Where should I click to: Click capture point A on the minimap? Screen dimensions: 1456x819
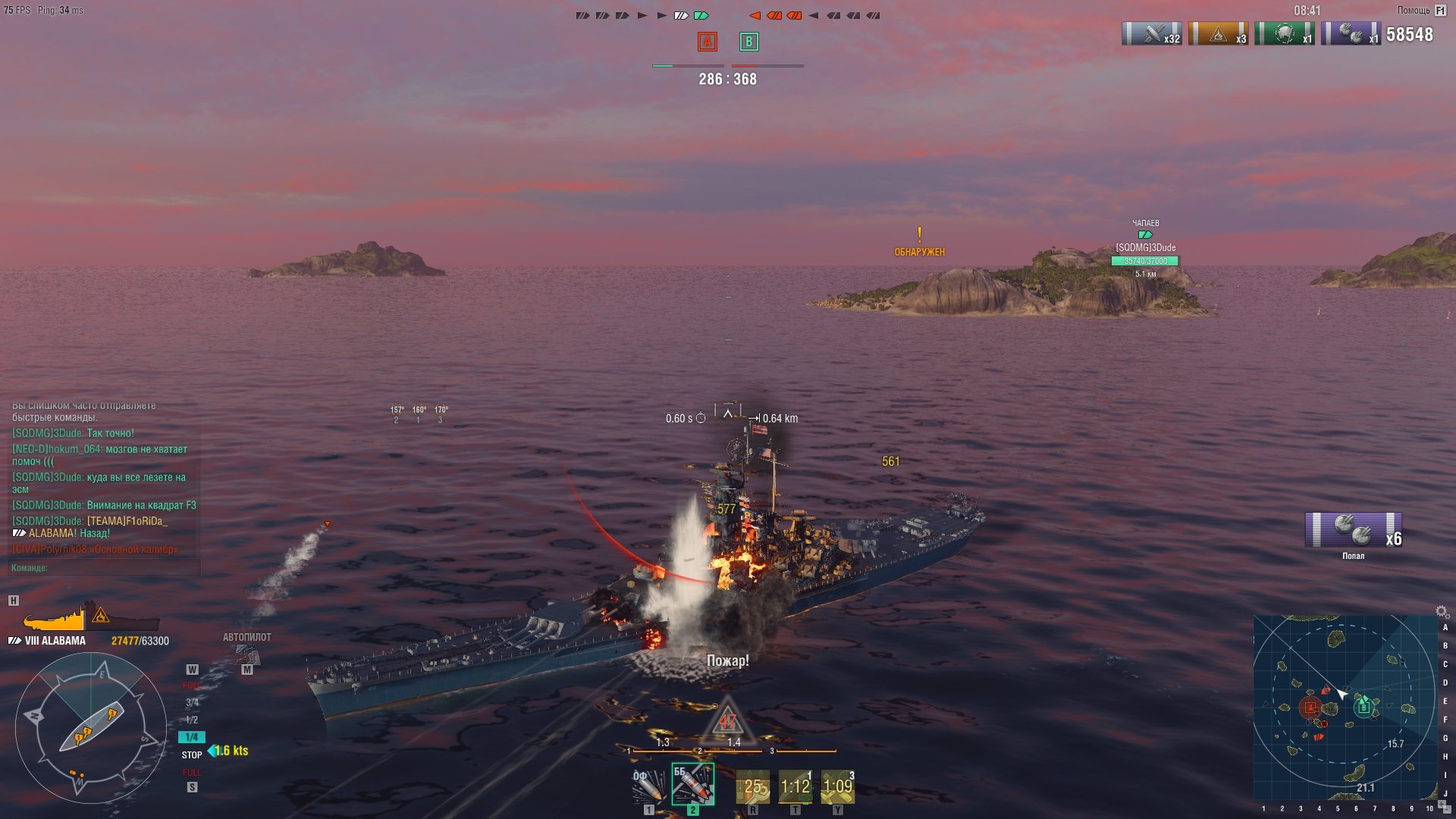pyautogui.click(x=1310, y=708)
